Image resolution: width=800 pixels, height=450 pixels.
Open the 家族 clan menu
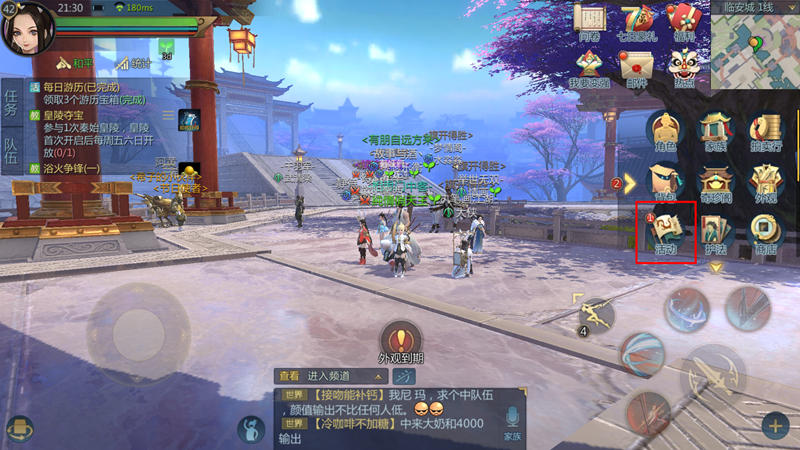pos(716,132)
